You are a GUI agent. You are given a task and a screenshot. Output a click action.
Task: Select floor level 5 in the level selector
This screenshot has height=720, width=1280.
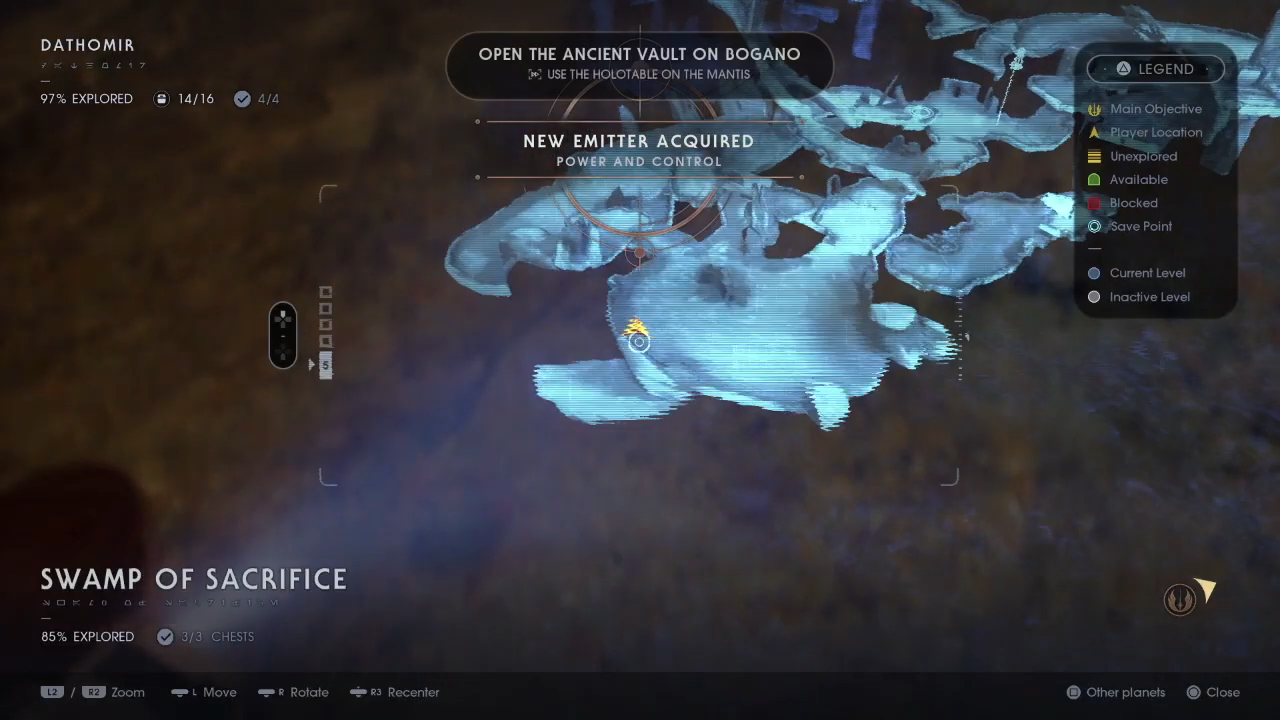pyautogui.click(x=325, y=364)
